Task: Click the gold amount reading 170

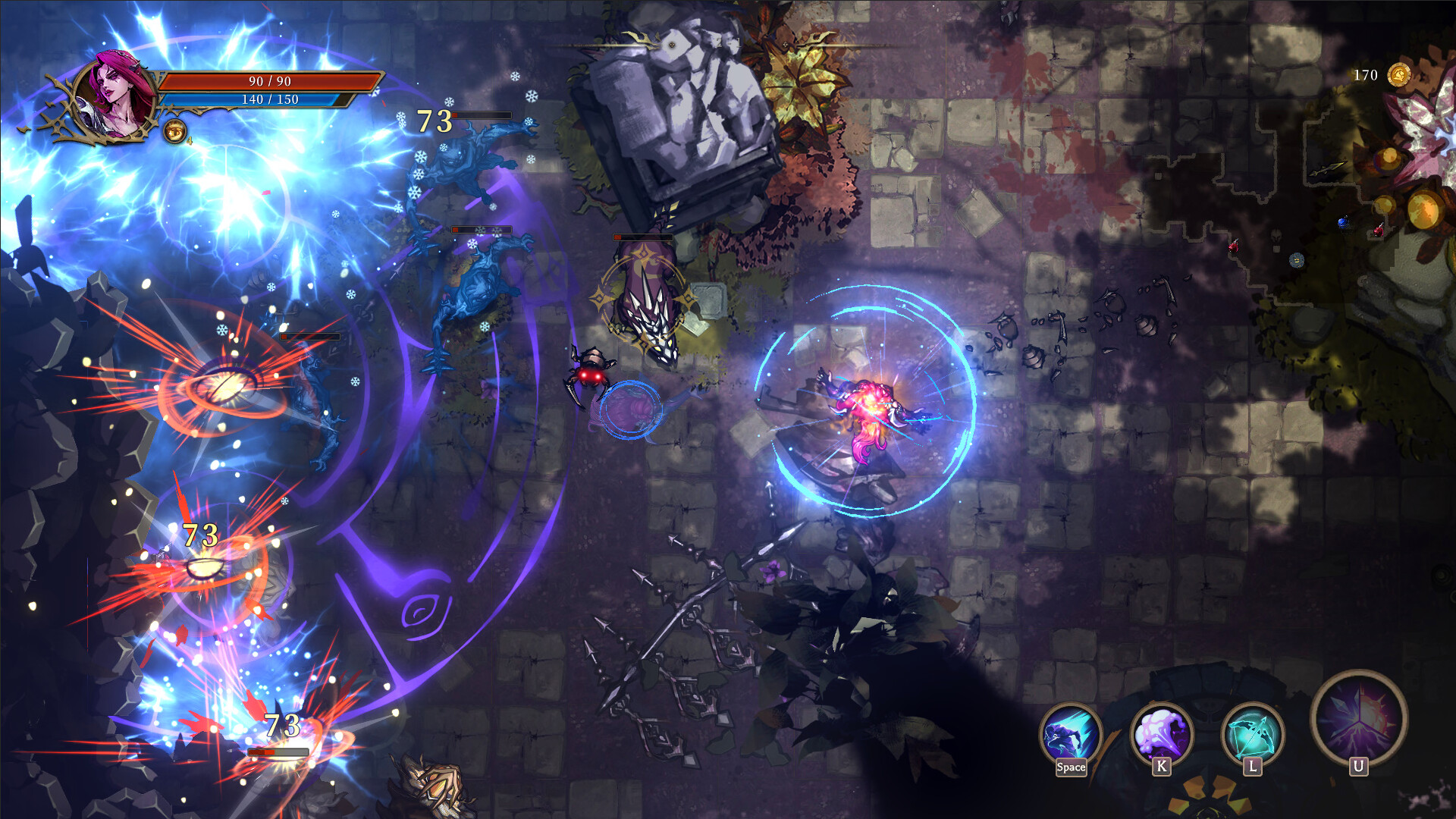Action: (x=1365, y=75)
